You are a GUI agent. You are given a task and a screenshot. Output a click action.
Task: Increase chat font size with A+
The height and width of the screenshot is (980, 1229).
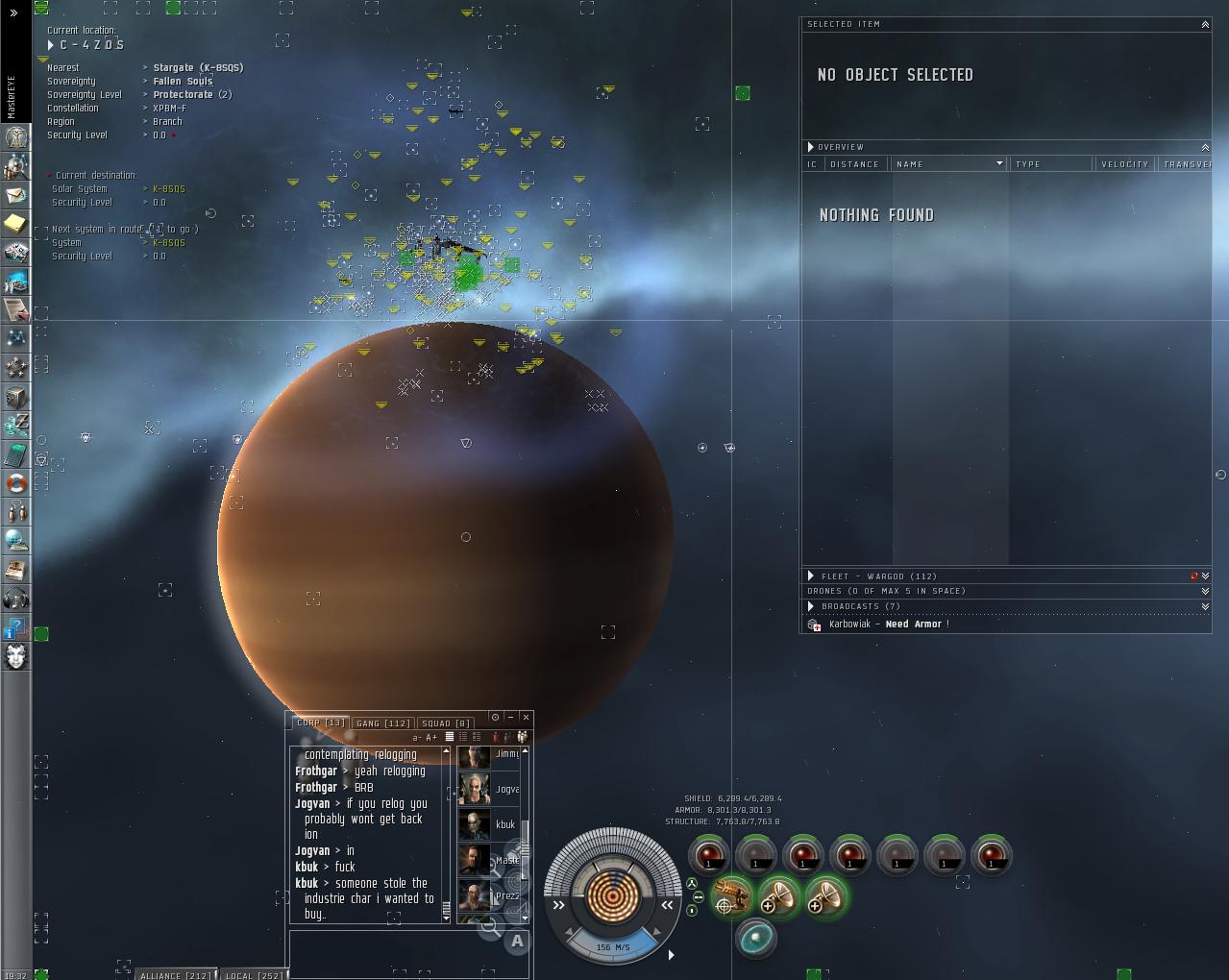[432, 737]
